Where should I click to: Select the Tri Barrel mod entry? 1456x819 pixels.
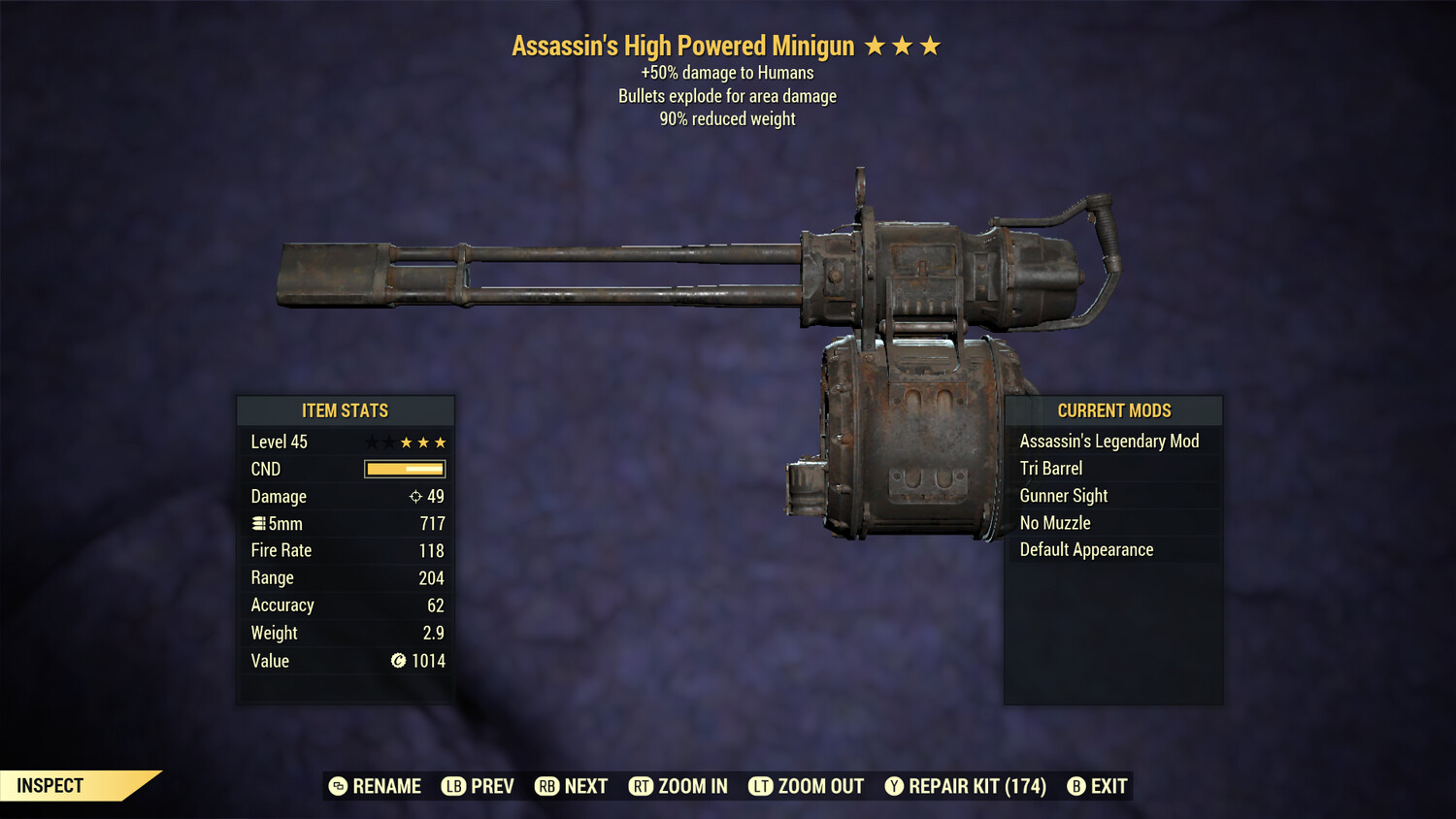(1050, 468)
